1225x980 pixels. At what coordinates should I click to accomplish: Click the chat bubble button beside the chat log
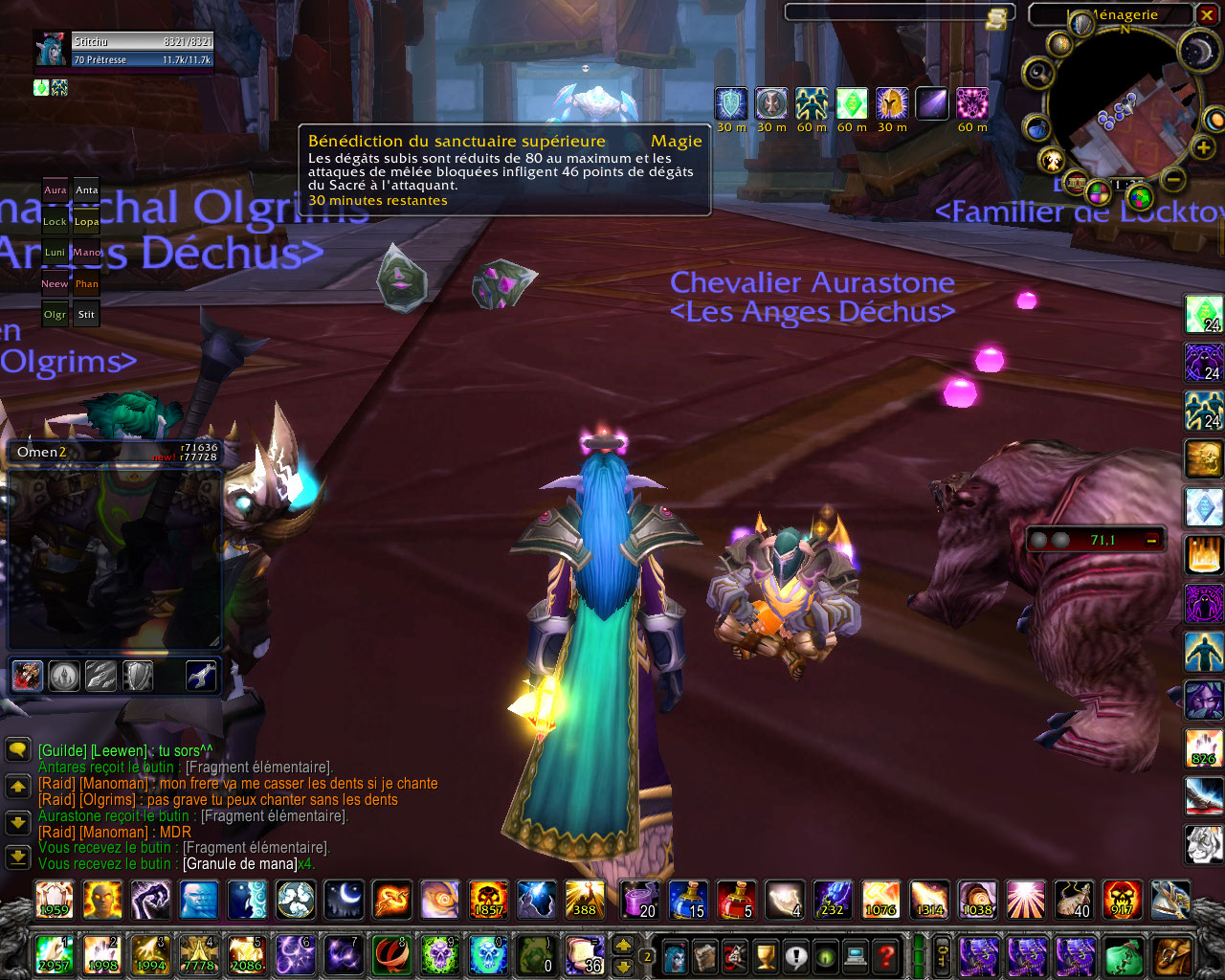18,749
